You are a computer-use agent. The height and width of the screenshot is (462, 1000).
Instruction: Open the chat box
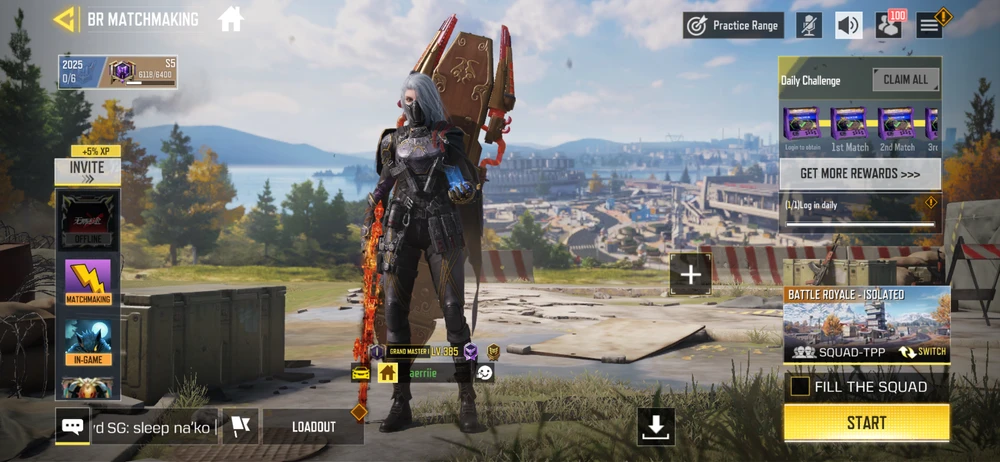click(73, 426)
